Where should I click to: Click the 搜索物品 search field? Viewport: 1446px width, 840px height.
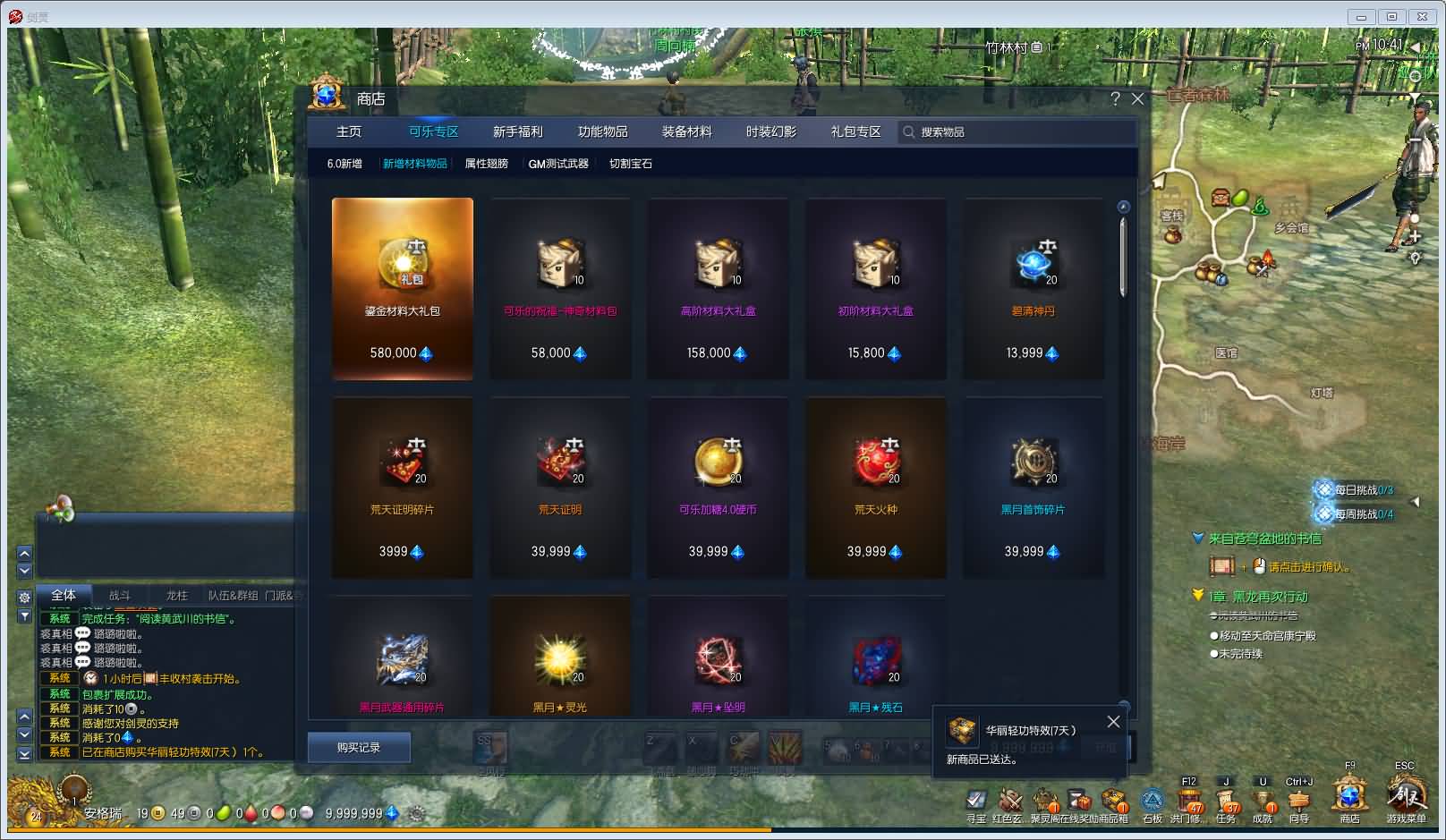(984, 132)
